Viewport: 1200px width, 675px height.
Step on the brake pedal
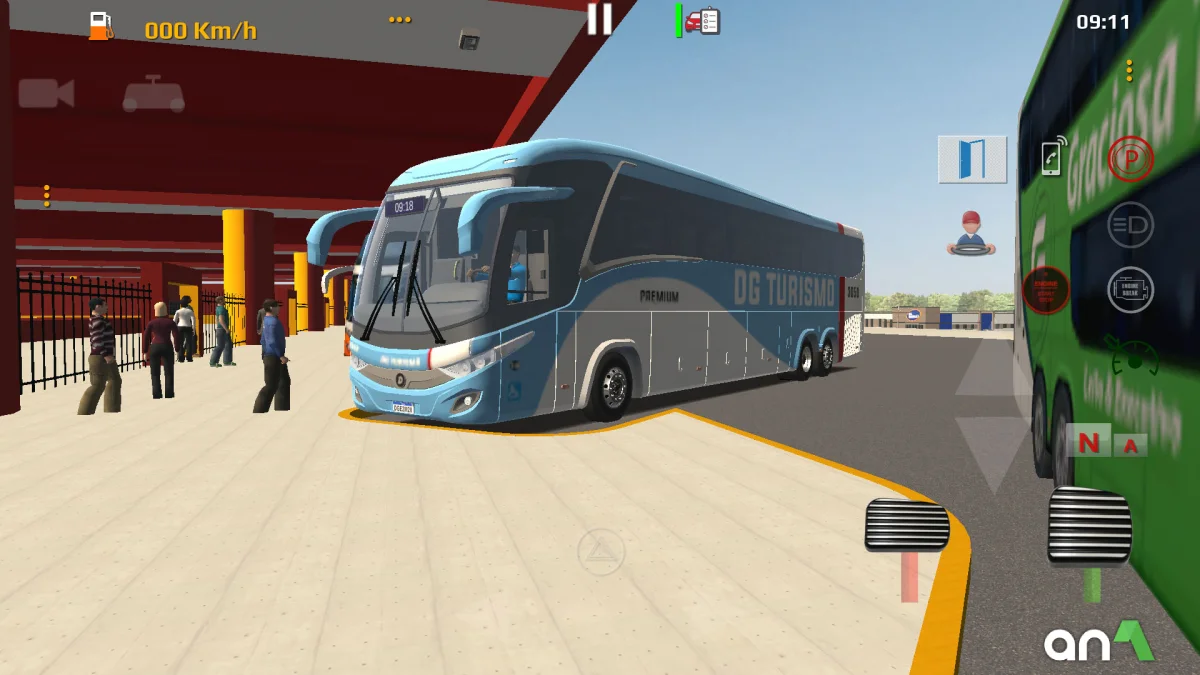pos(907,525)
